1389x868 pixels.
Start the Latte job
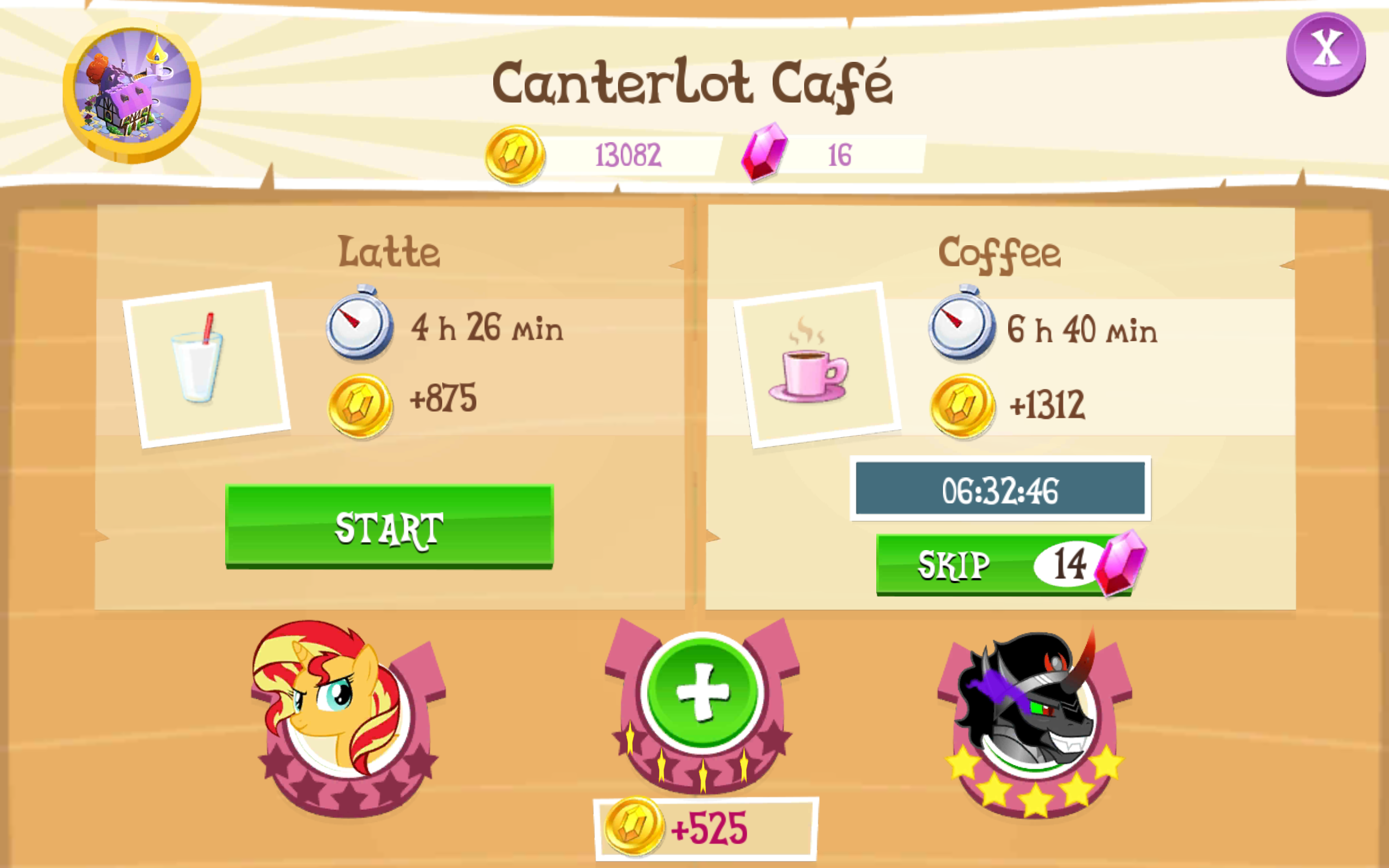point(389,526)
